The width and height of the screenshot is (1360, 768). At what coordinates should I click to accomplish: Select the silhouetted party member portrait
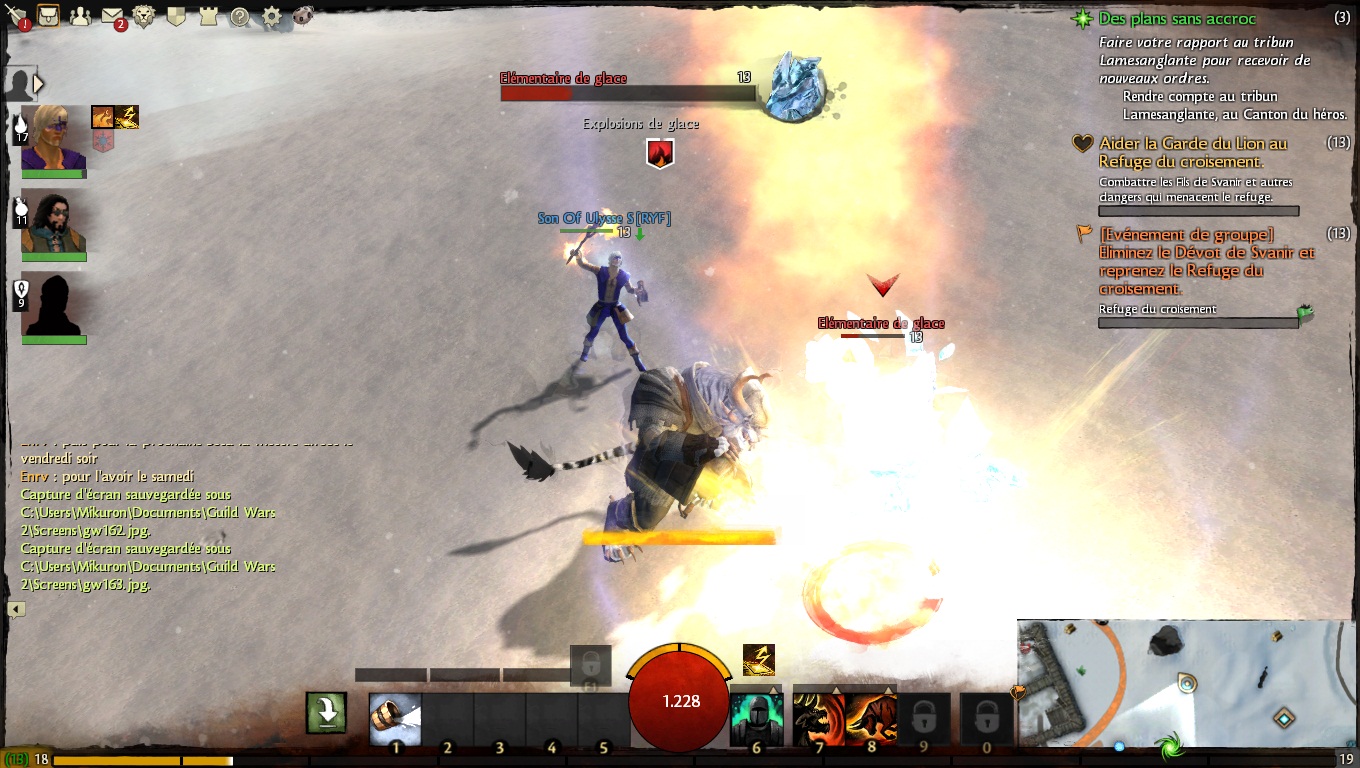click(54, 304)
